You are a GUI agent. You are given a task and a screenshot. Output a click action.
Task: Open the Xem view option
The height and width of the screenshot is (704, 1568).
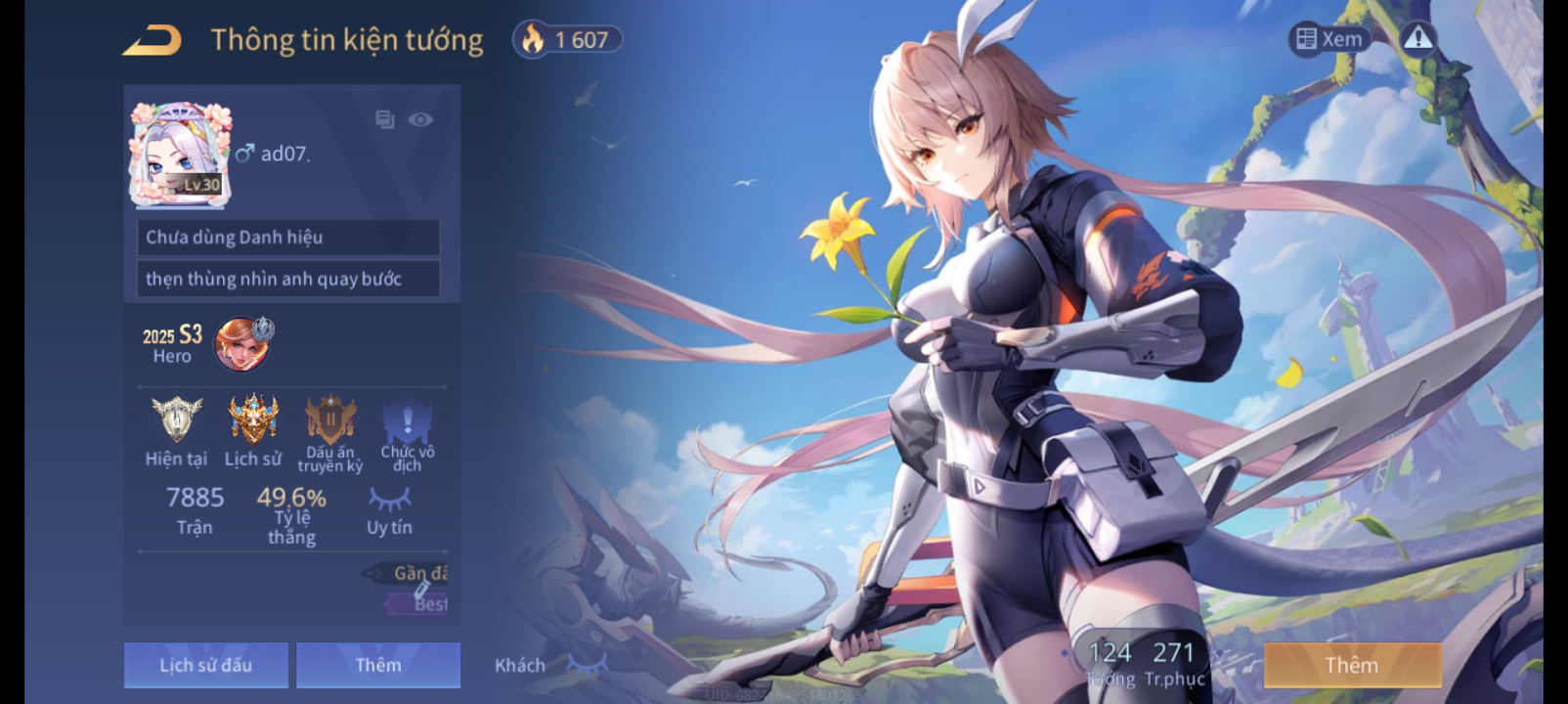pos(1328,39)
